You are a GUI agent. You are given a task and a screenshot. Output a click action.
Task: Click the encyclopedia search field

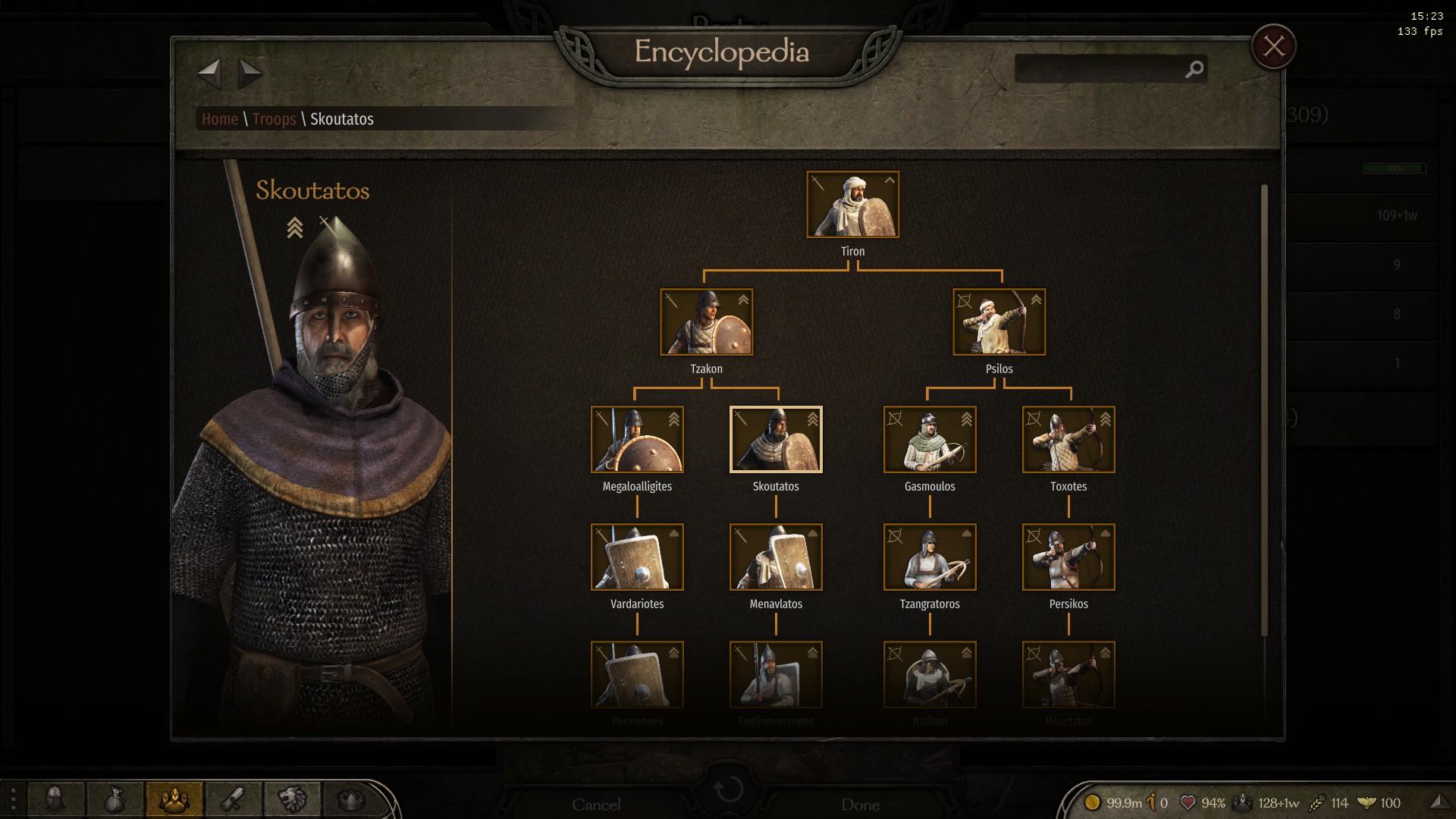[x=1100, y=69]
